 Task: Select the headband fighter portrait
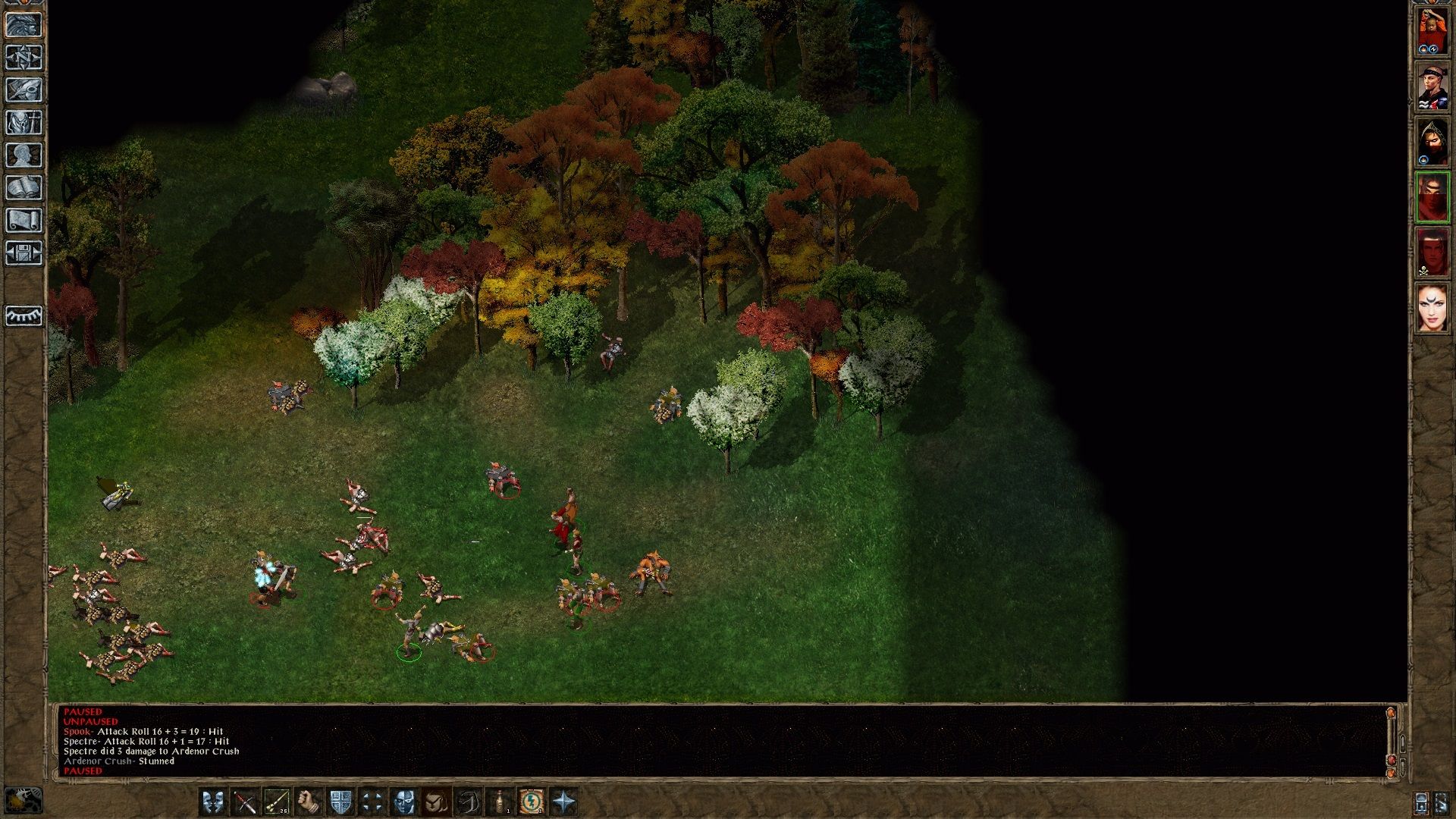1432,86
